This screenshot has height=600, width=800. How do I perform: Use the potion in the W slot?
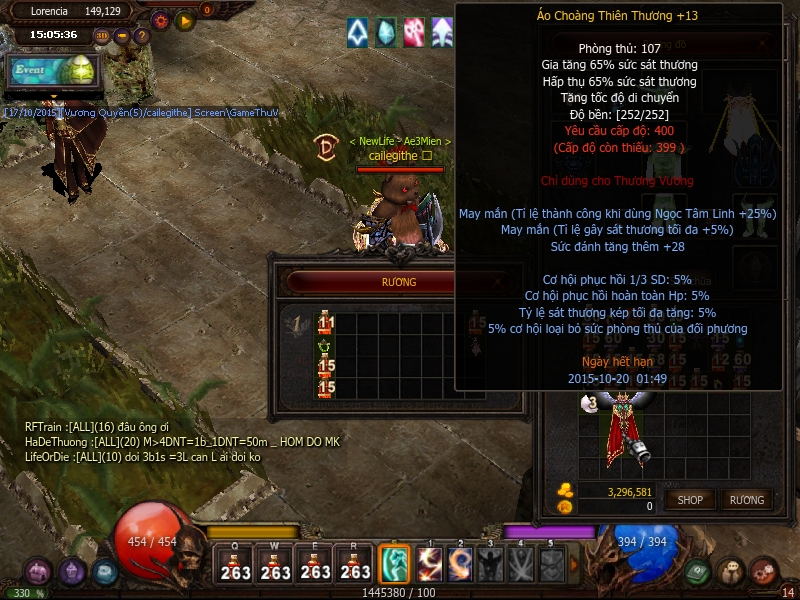pyautogui.click(x=275, y=565)
